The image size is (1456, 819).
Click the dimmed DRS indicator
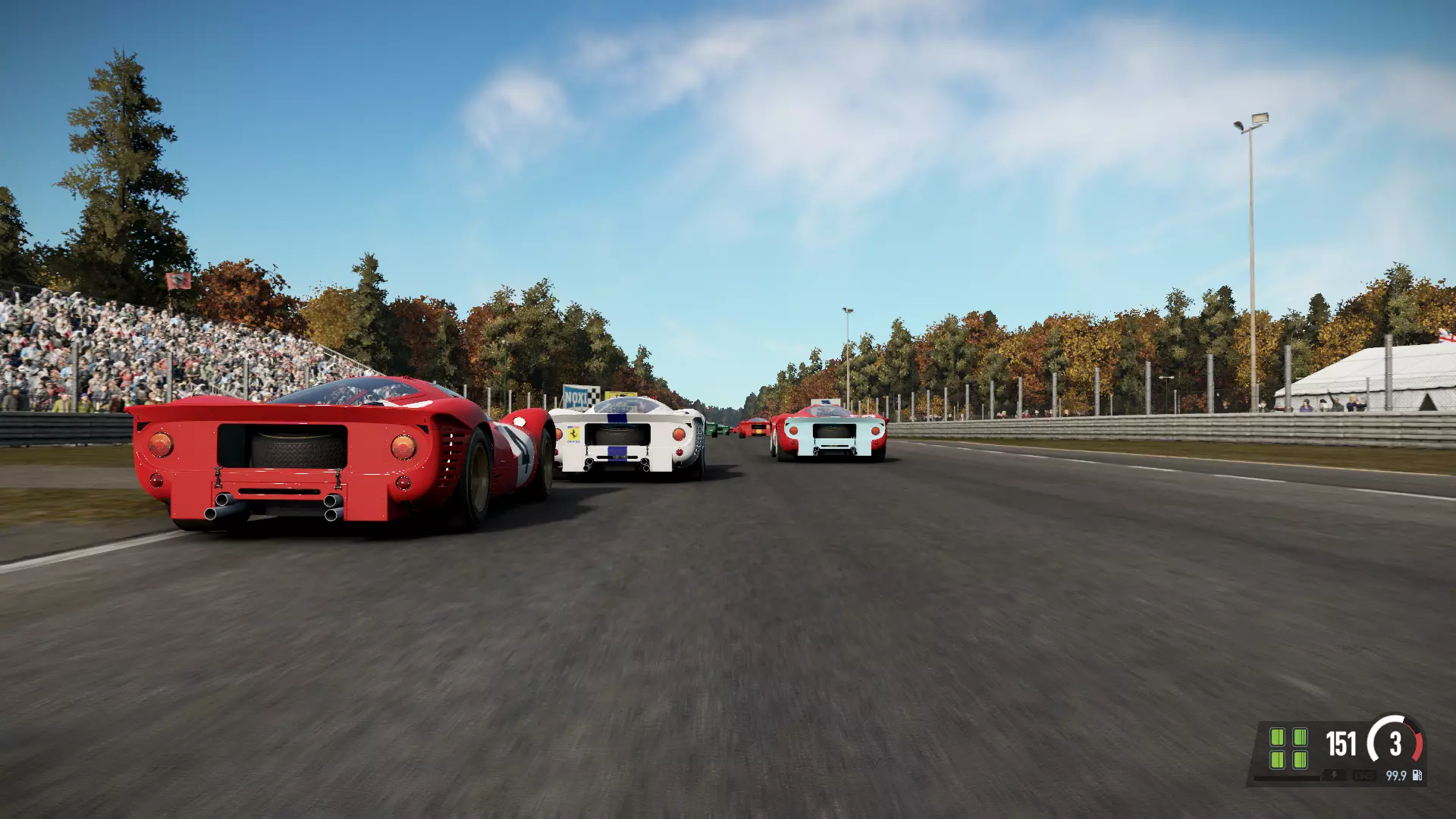(x=1363, y=775)
